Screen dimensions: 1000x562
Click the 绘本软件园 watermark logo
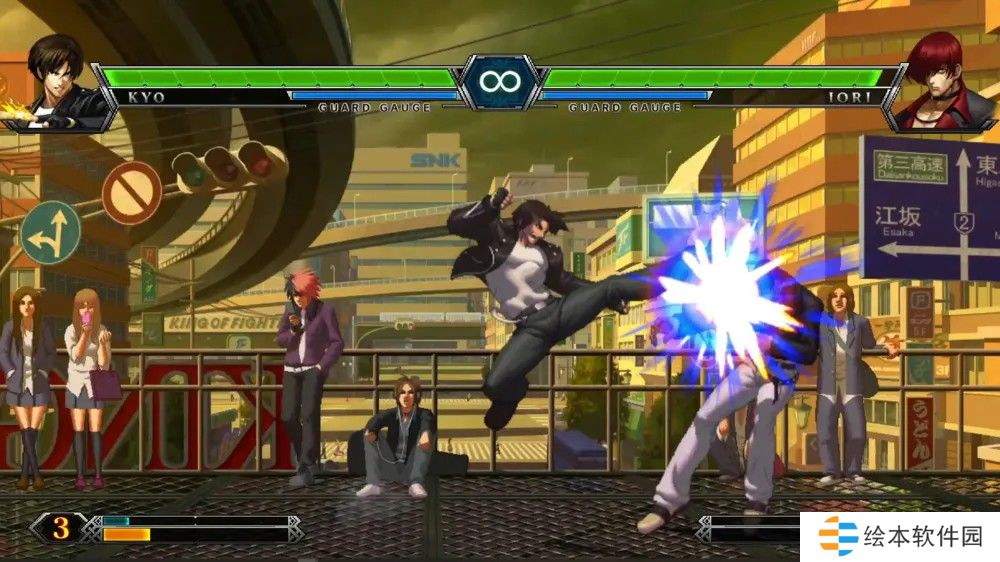(x=900, y=537)
